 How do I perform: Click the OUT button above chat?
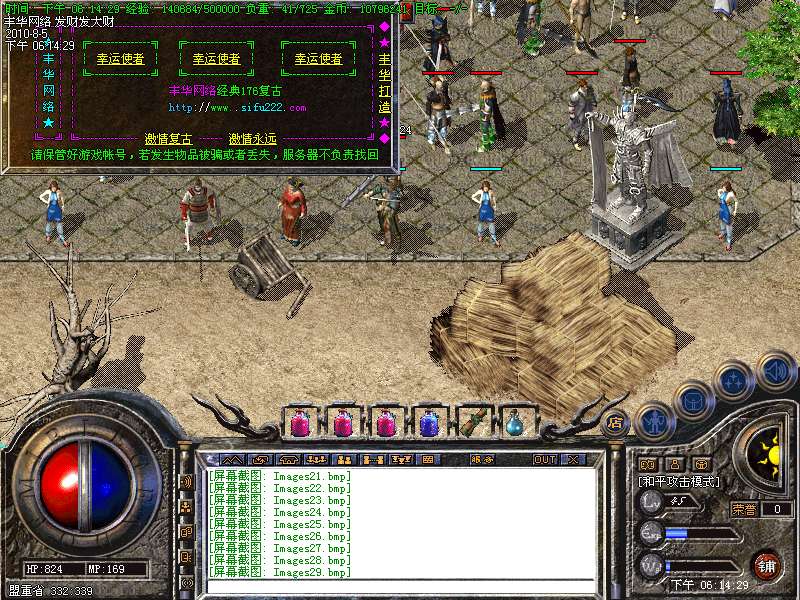coord(544,460)
